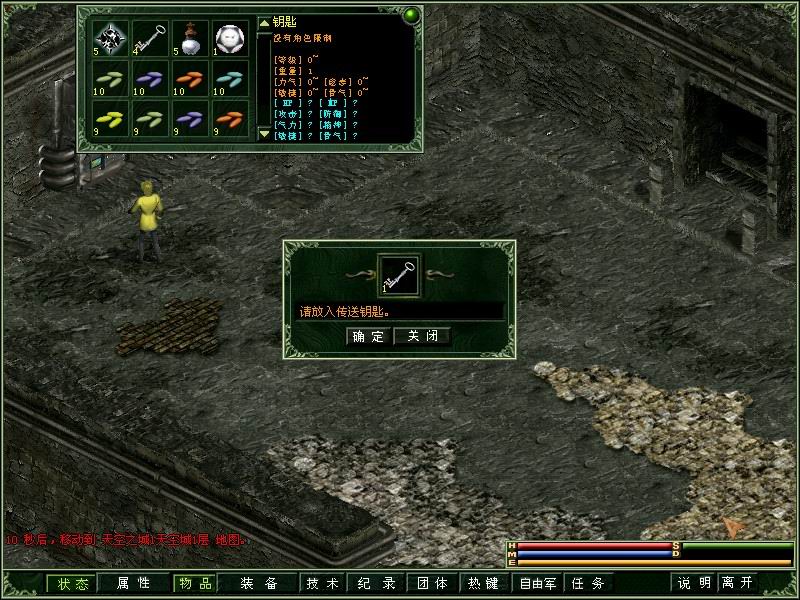Select the spiked black item slot
Screen dimensions: 800x600
tap(110, 39)
